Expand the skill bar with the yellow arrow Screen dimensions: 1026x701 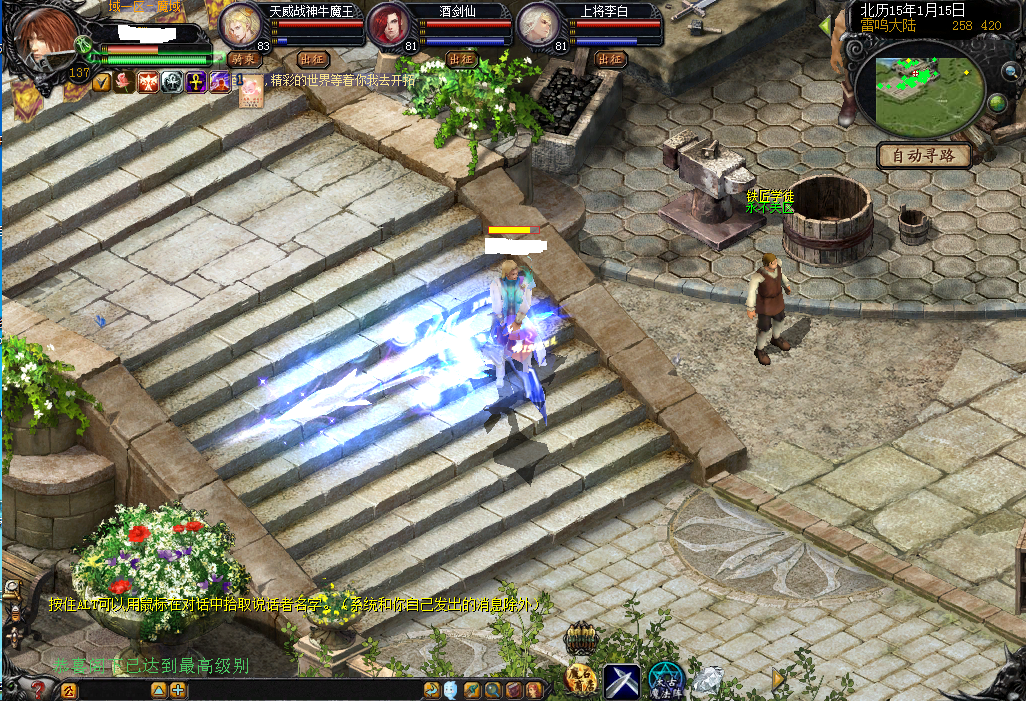pos(778,679)
